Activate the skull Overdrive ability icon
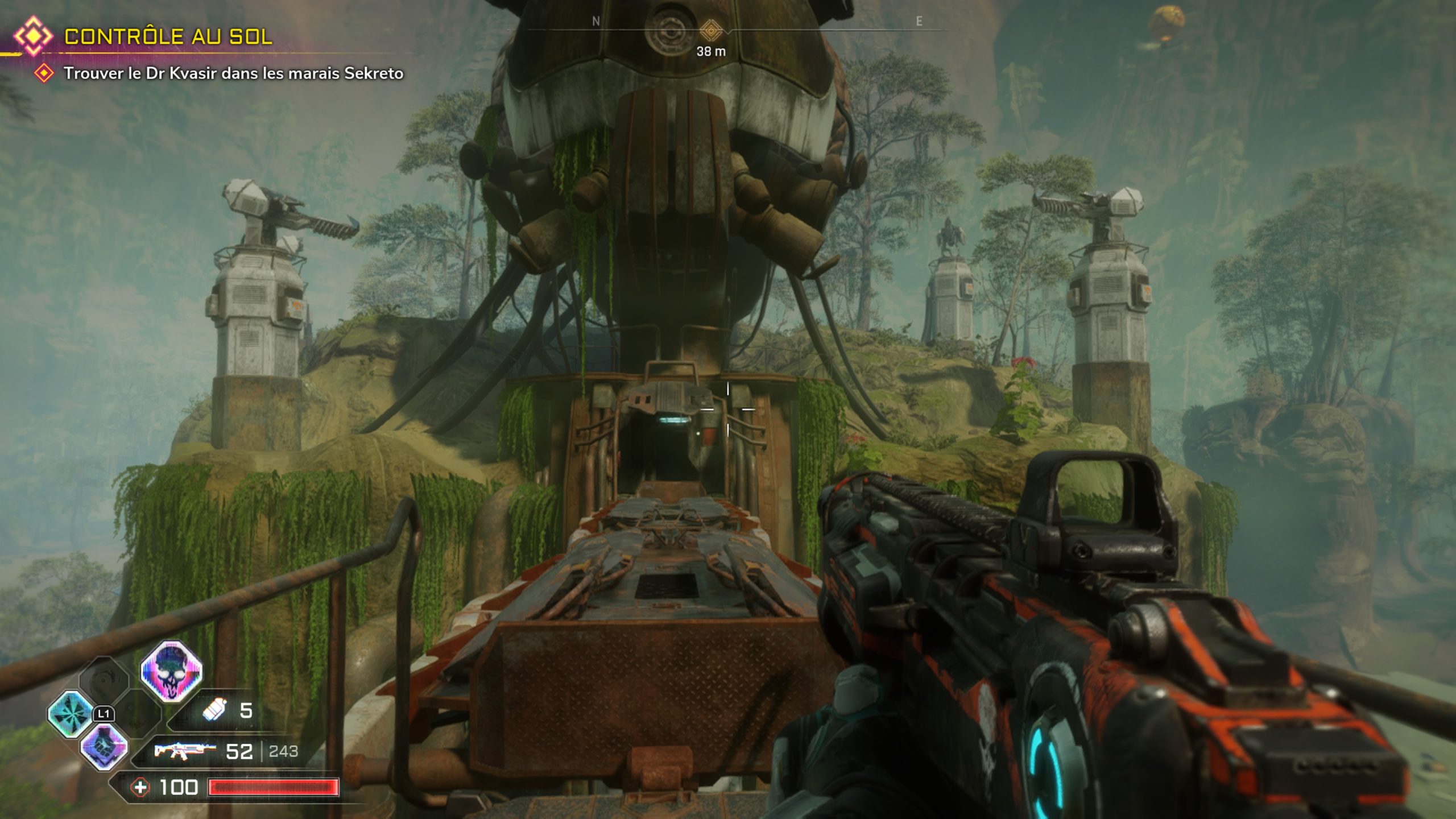The image size is (1456, 819). (171, 671)
